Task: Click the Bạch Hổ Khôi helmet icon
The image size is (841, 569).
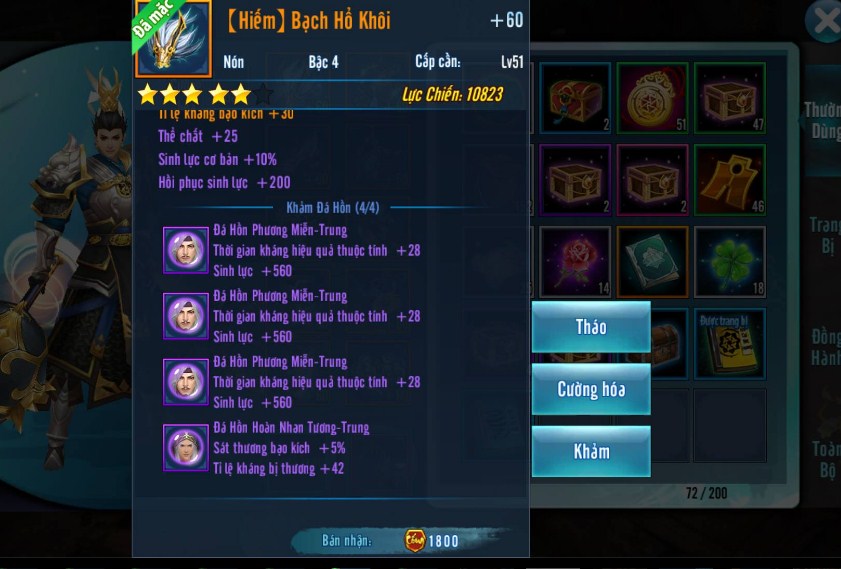Action: (x=173, y=40)
